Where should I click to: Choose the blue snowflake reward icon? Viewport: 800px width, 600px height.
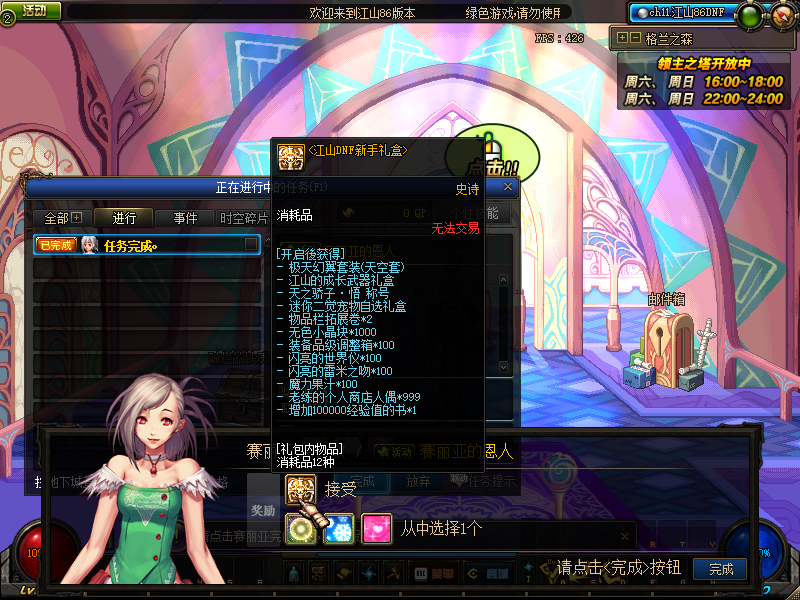point(339,529)
